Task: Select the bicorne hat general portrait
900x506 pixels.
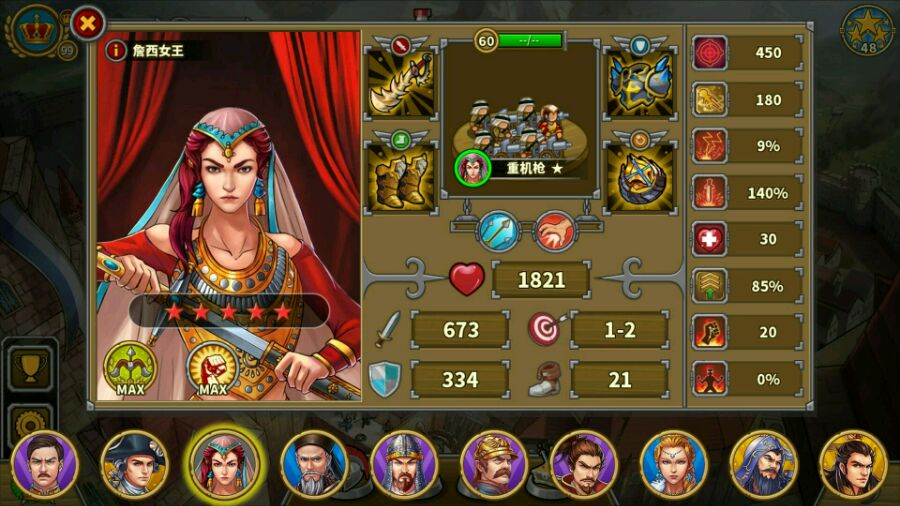Action: (134, 464)
